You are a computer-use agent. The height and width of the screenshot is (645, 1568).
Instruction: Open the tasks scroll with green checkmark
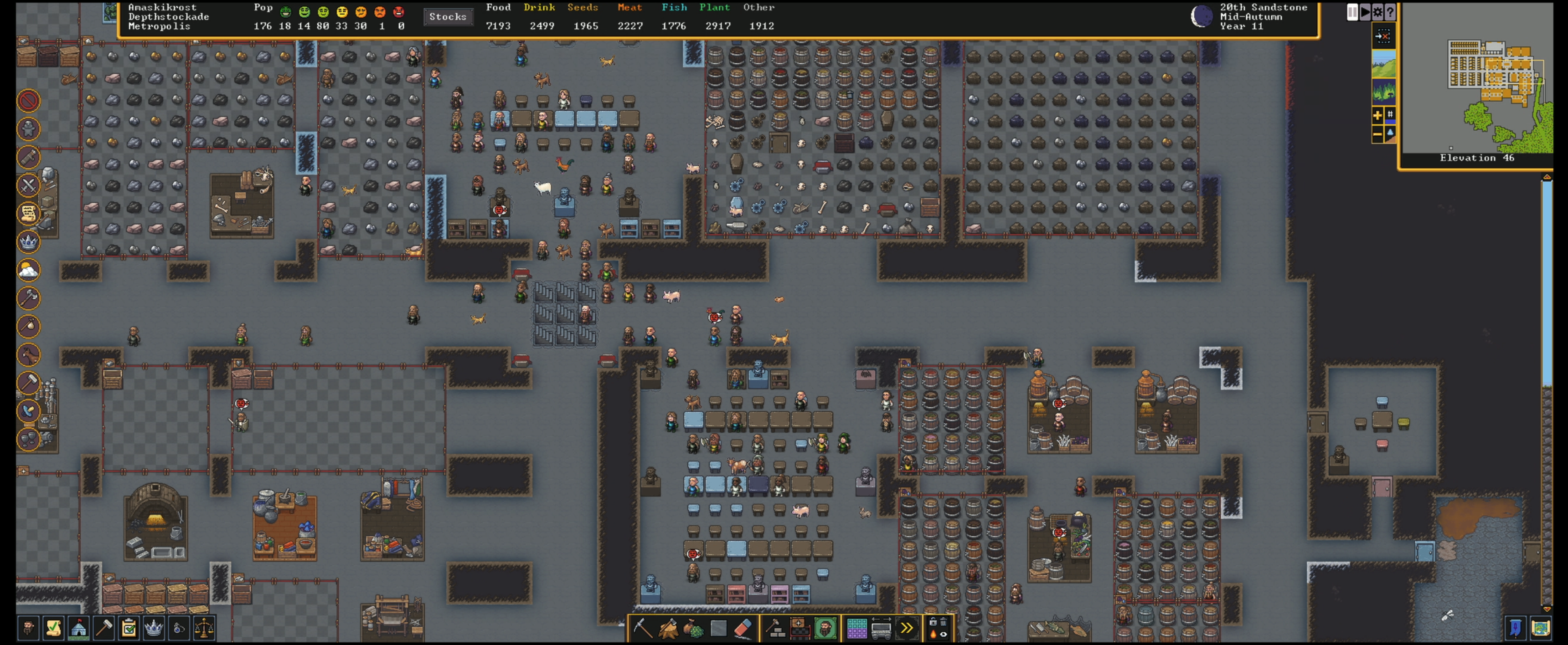tap(54, 627)
